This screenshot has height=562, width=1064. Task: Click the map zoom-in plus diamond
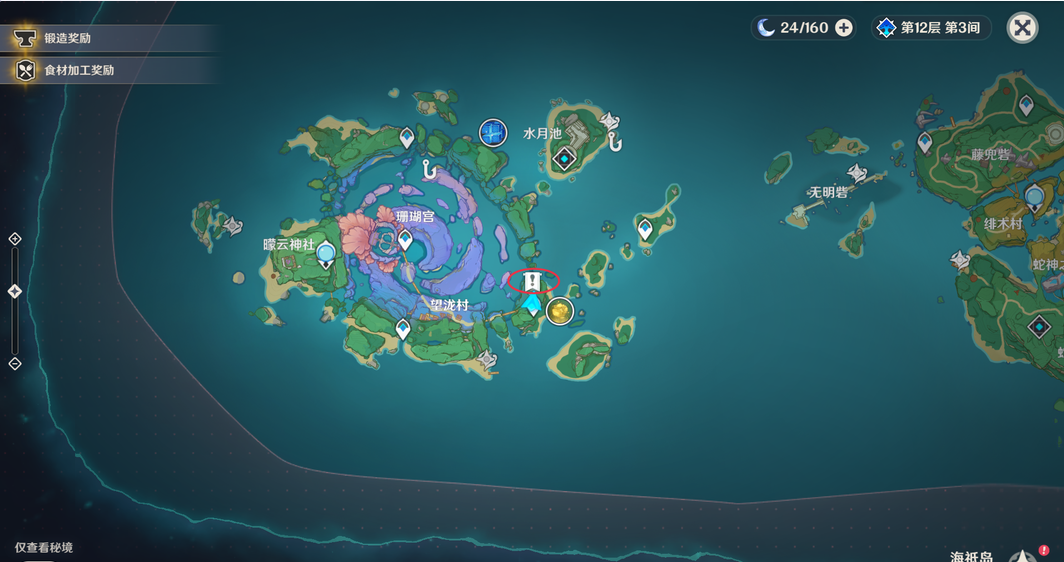click(x=14, y=239)
